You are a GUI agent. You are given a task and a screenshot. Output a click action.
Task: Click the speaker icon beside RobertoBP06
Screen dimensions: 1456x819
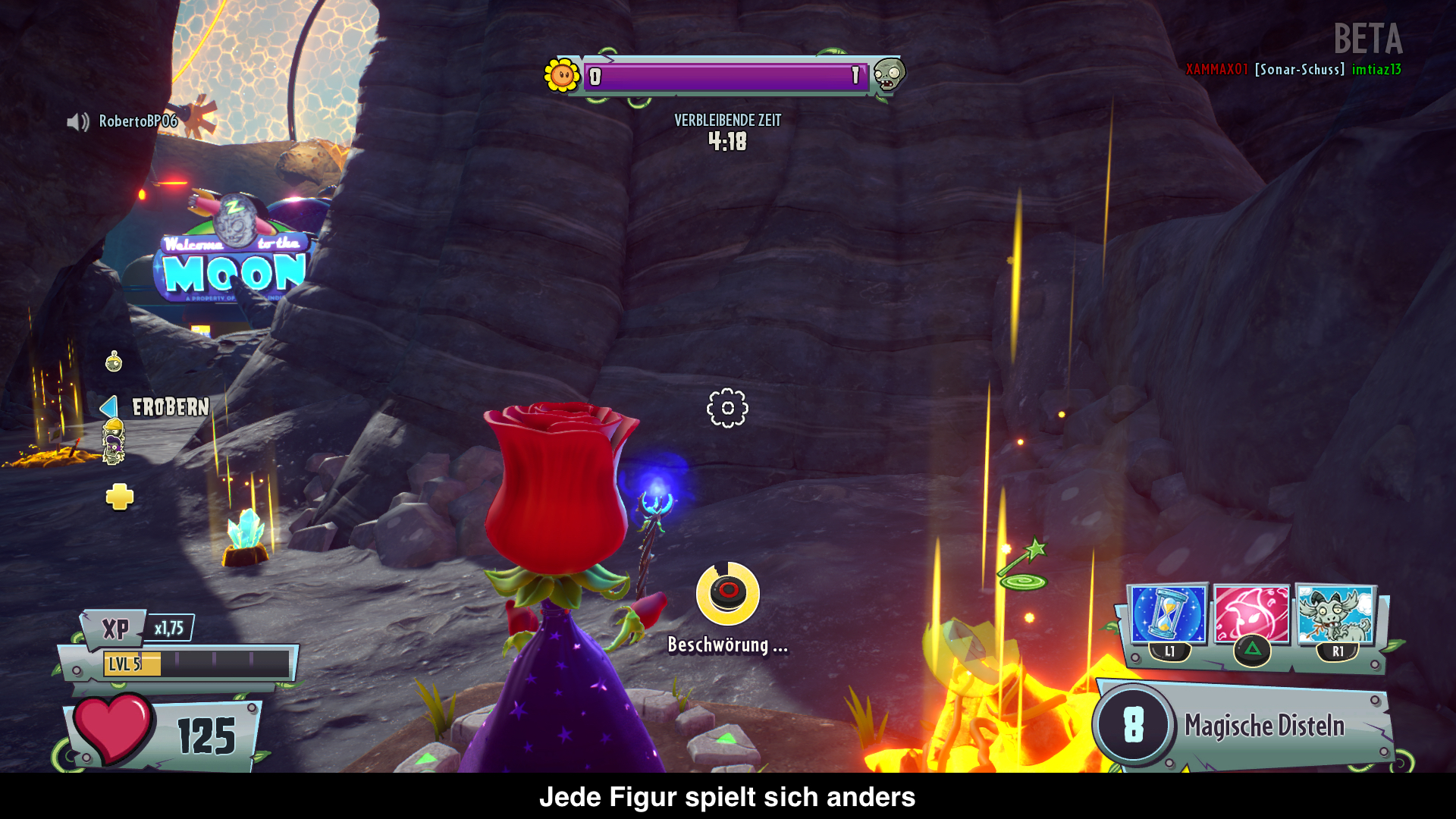77,121
